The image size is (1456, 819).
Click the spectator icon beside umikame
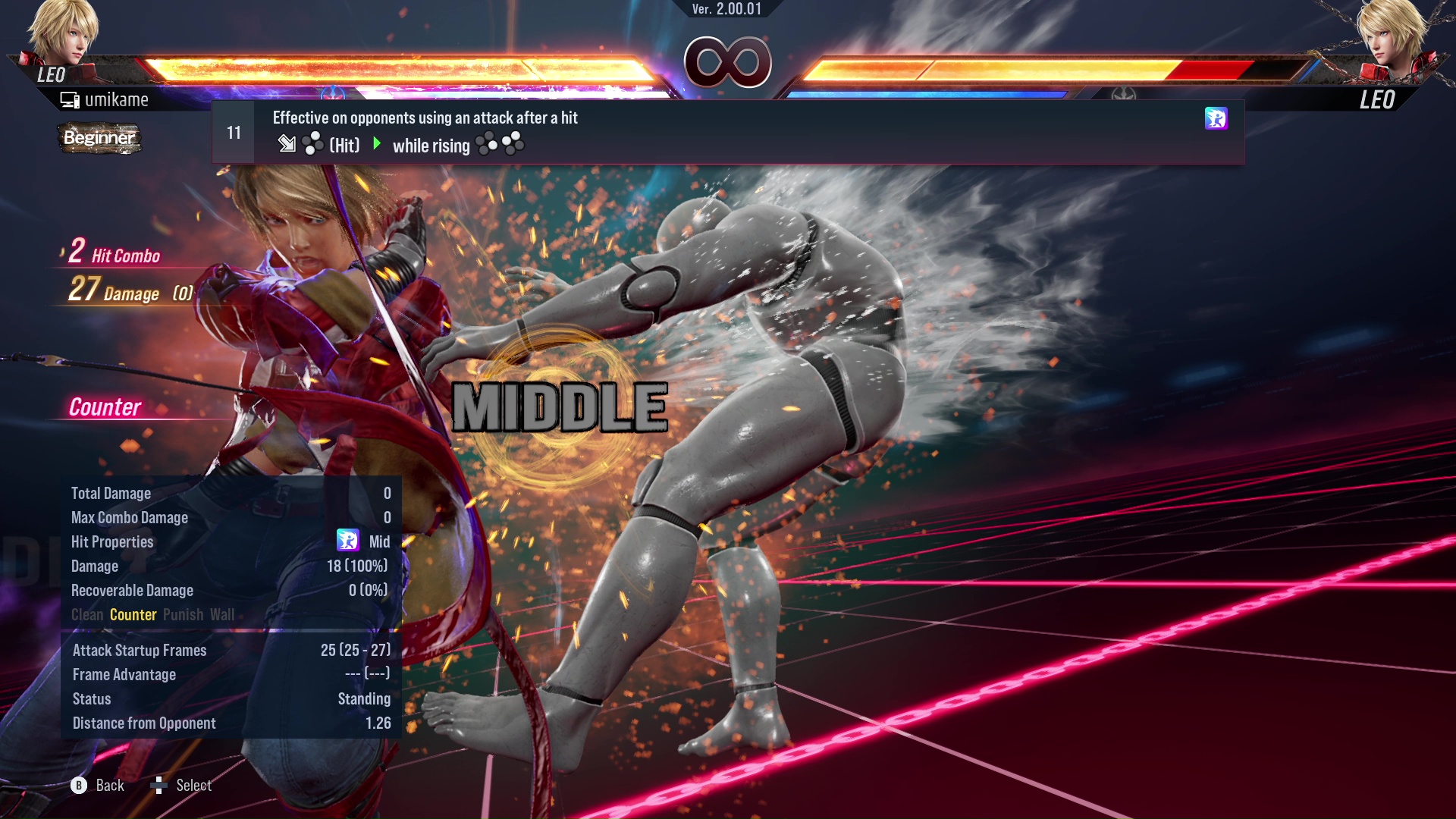pos(69,99)
